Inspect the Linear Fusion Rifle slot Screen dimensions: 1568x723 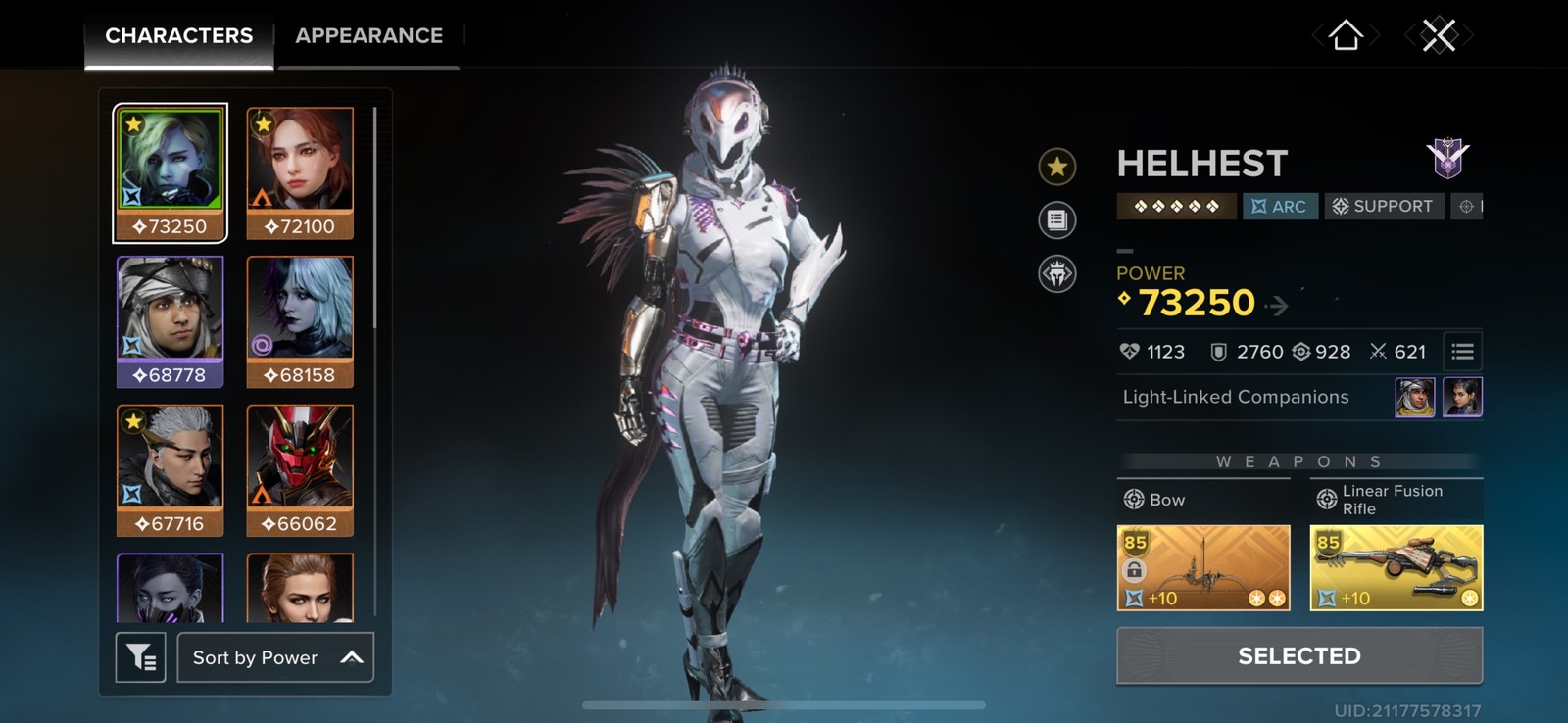1396,568
